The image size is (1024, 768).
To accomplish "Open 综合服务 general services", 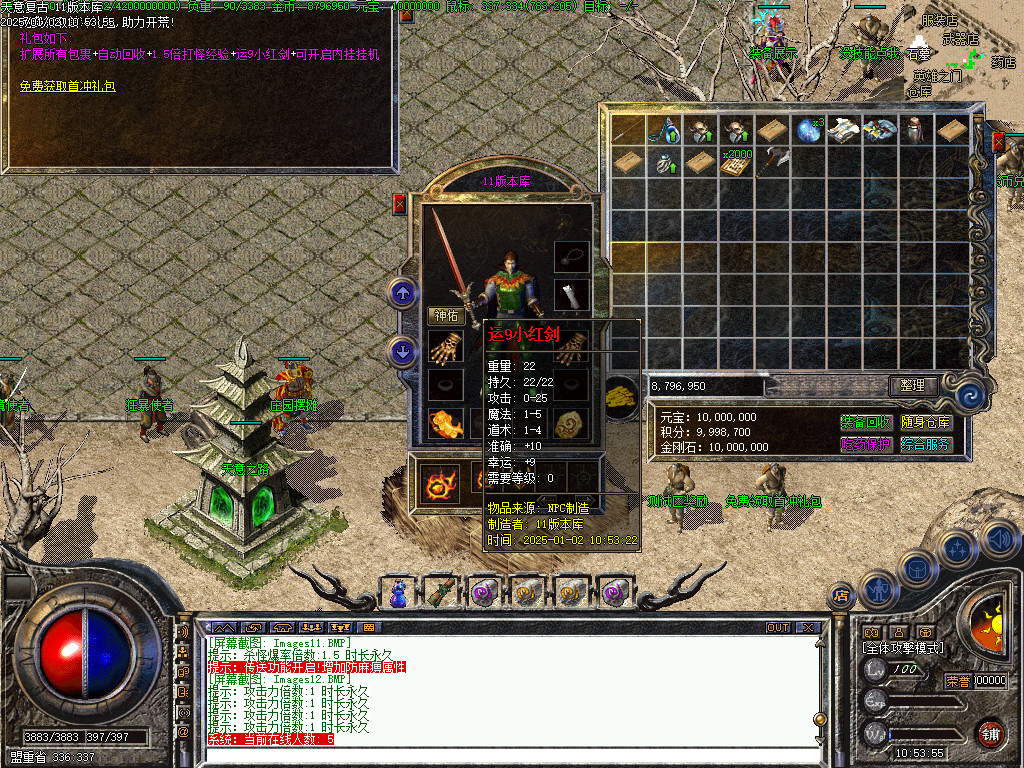I will (925, 445).
